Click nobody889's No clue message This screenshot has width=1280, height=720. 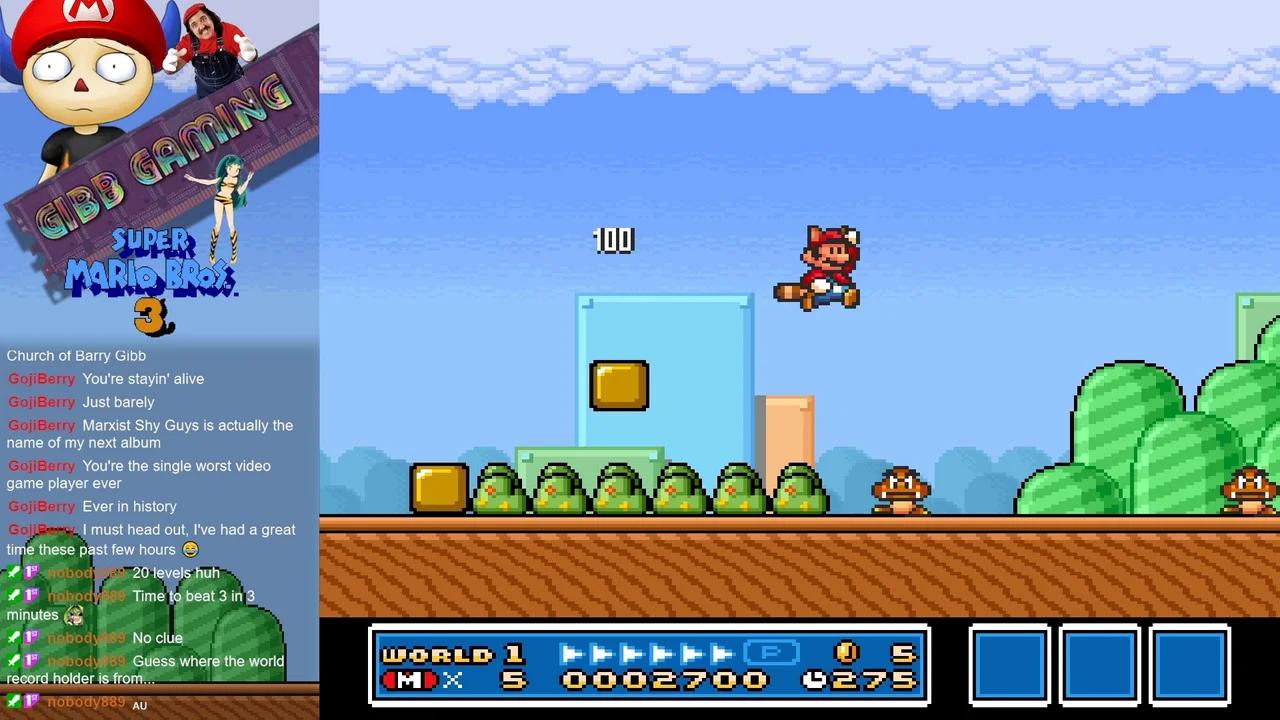157,637
